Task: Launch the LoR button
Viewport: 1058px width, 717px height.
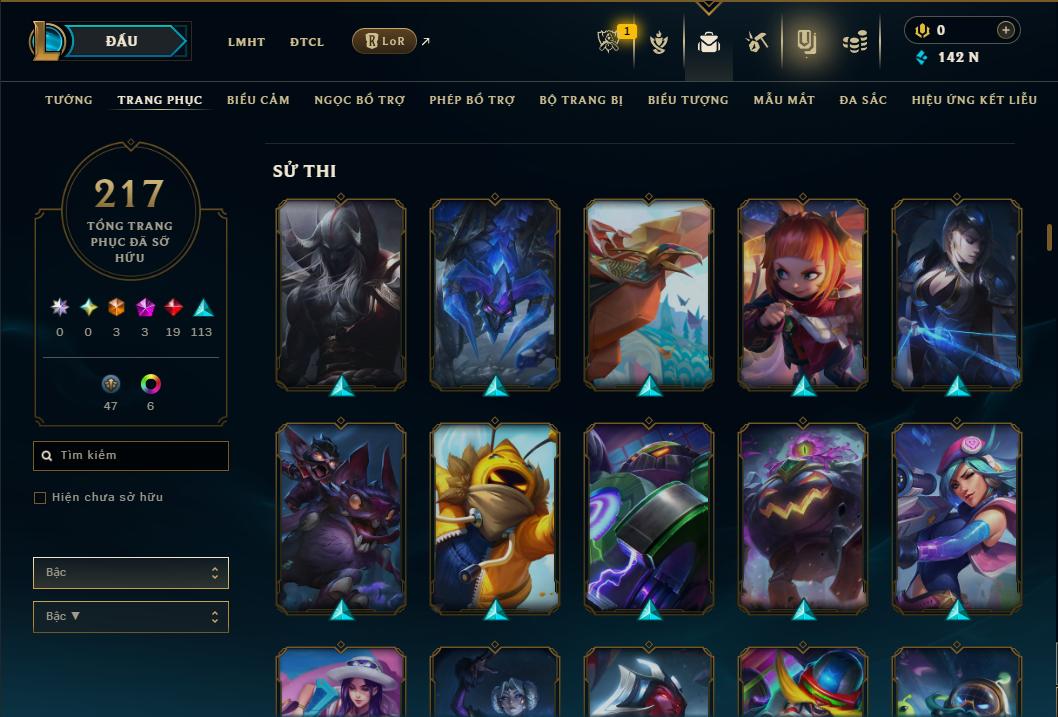Action: point(384,41)
